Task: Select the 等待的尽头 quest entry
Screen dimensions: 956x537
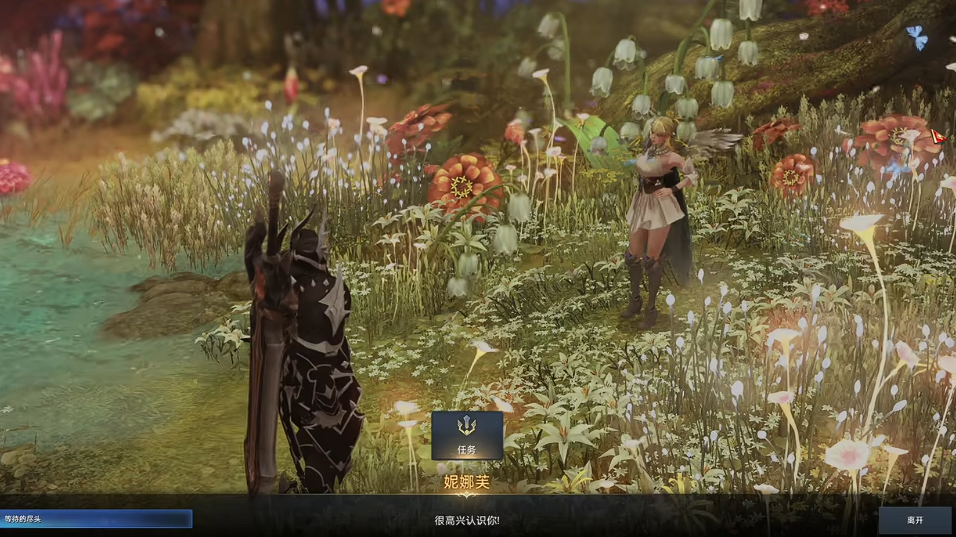Action: coord(96,519)
